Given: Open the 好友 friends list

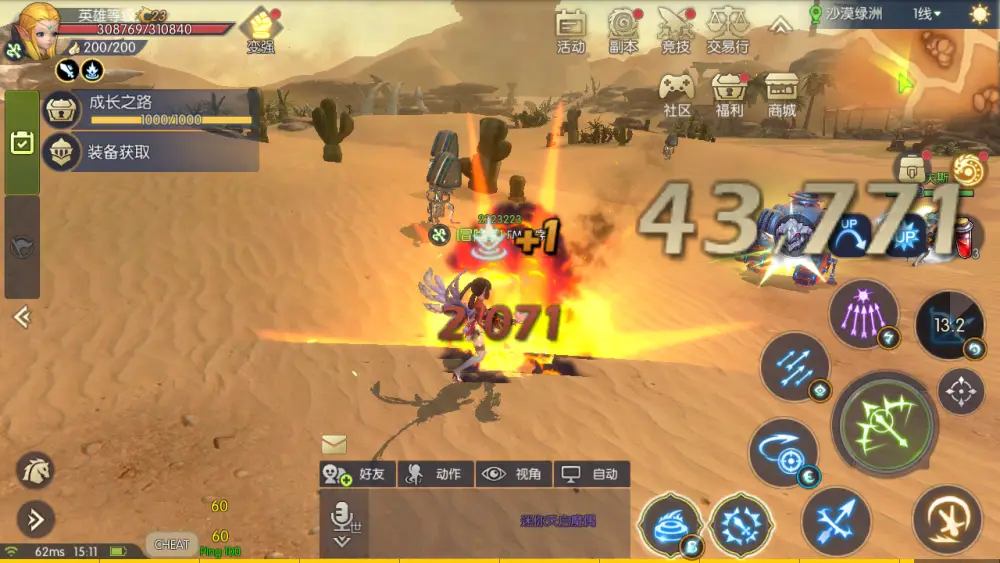Looking at the screenshot, I should [357, 474].
